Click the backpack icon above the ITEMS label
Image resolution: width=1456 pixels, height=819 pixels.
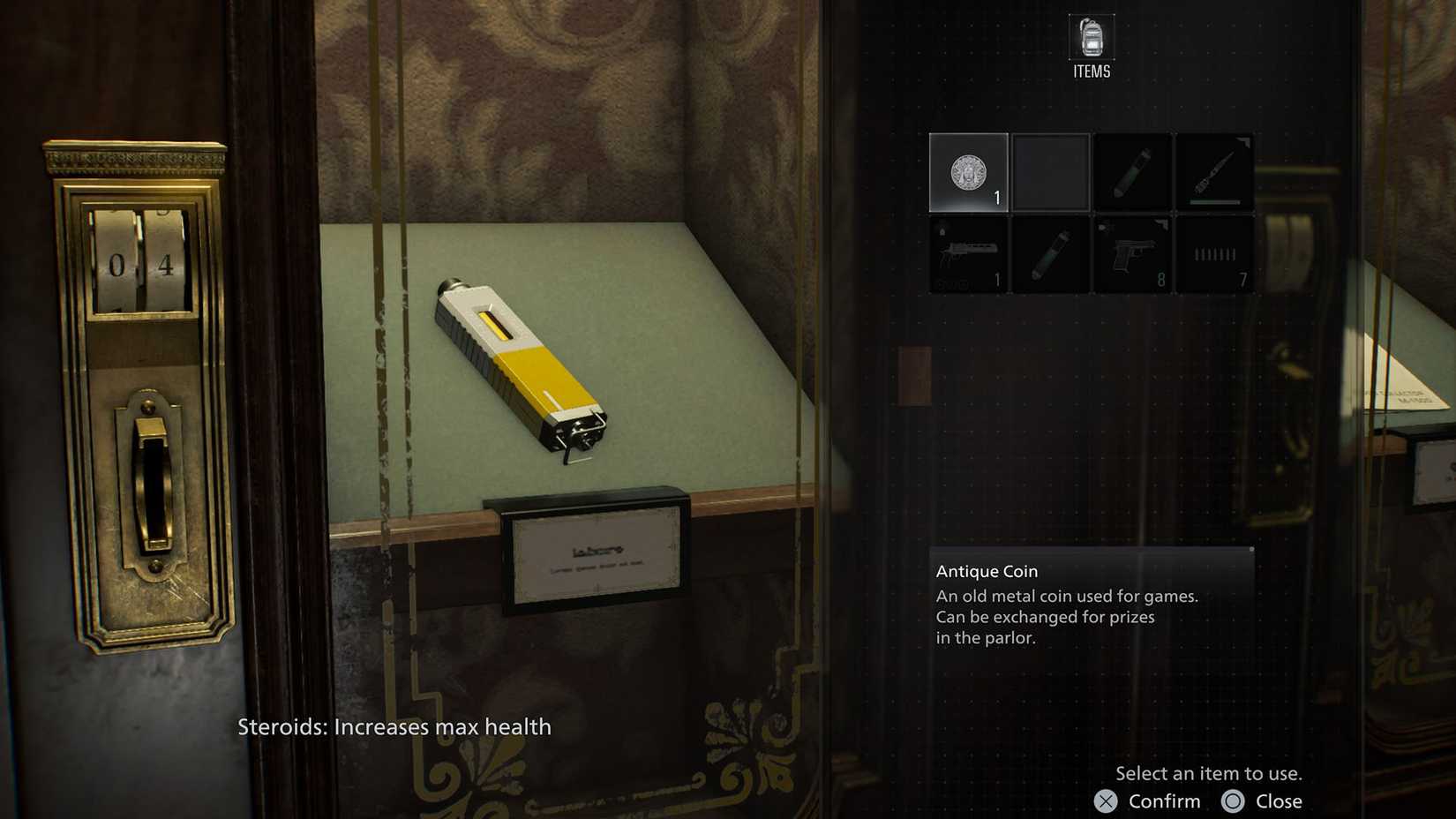point(1091,37)
